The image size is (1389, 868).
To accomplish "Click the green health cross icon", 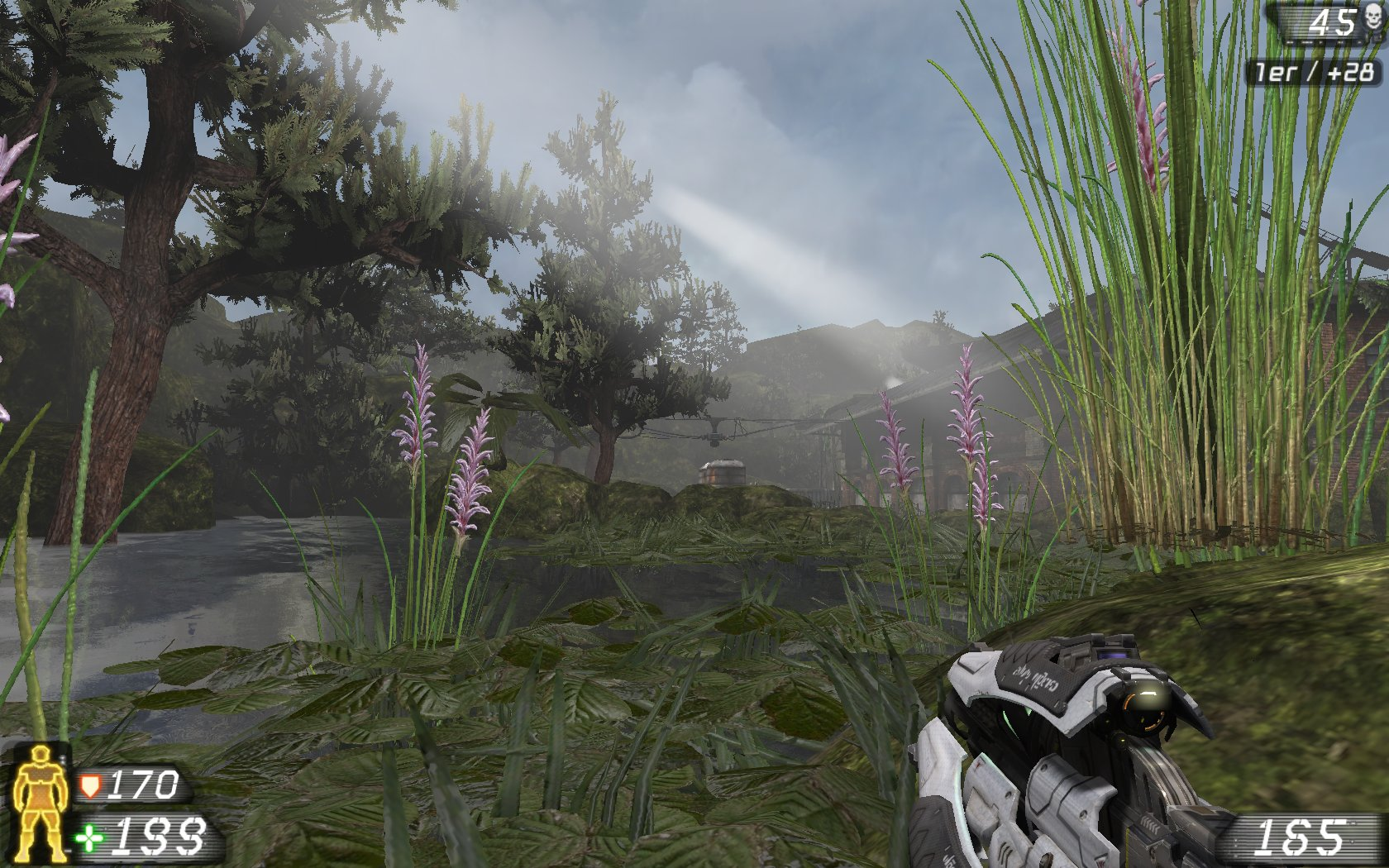I will (88, 837).
